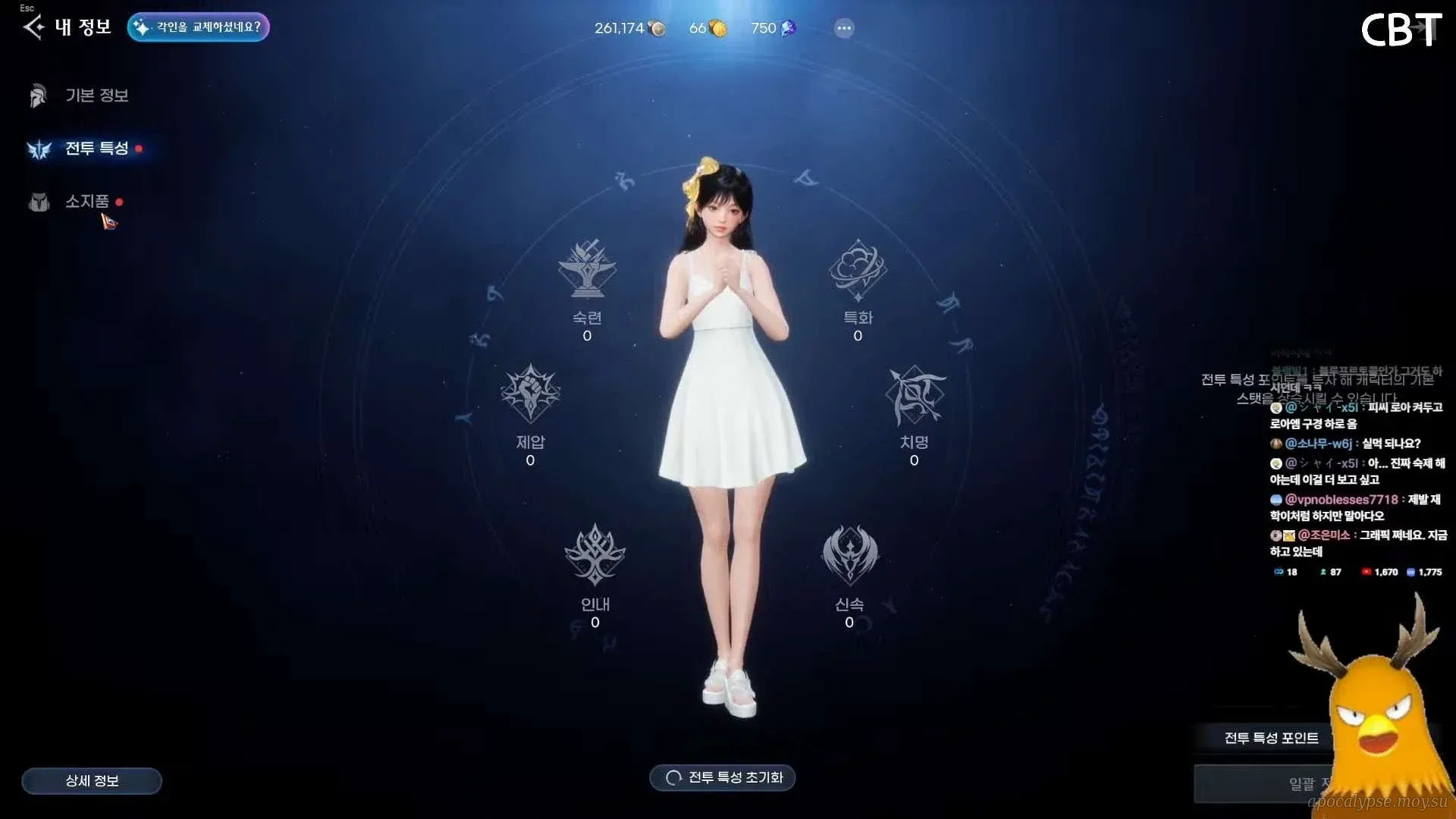The width and height of the screenshot is (1456, 819).
Task: Choose the 치명 stat icon
Action: [x=914, y=394]
